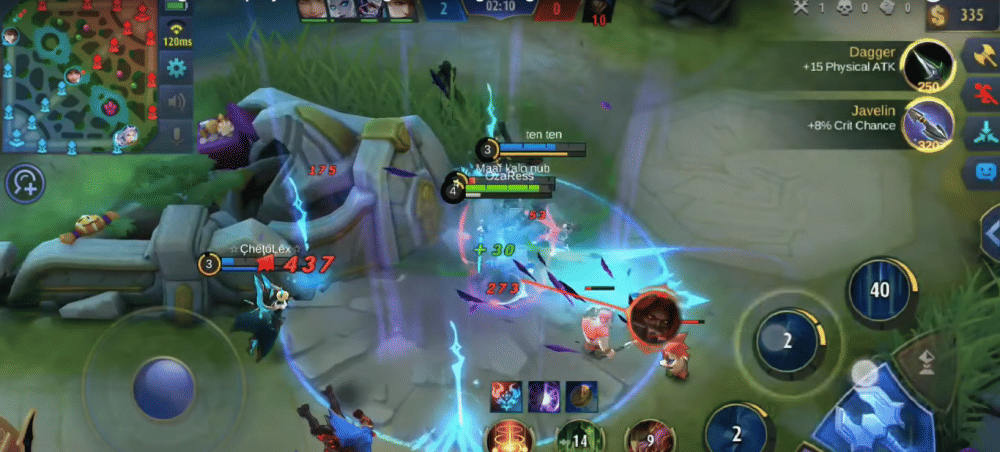Tap the magnifier plus button below minimap
Screen dimensions: 1000x452
click(x=26, y=182)
